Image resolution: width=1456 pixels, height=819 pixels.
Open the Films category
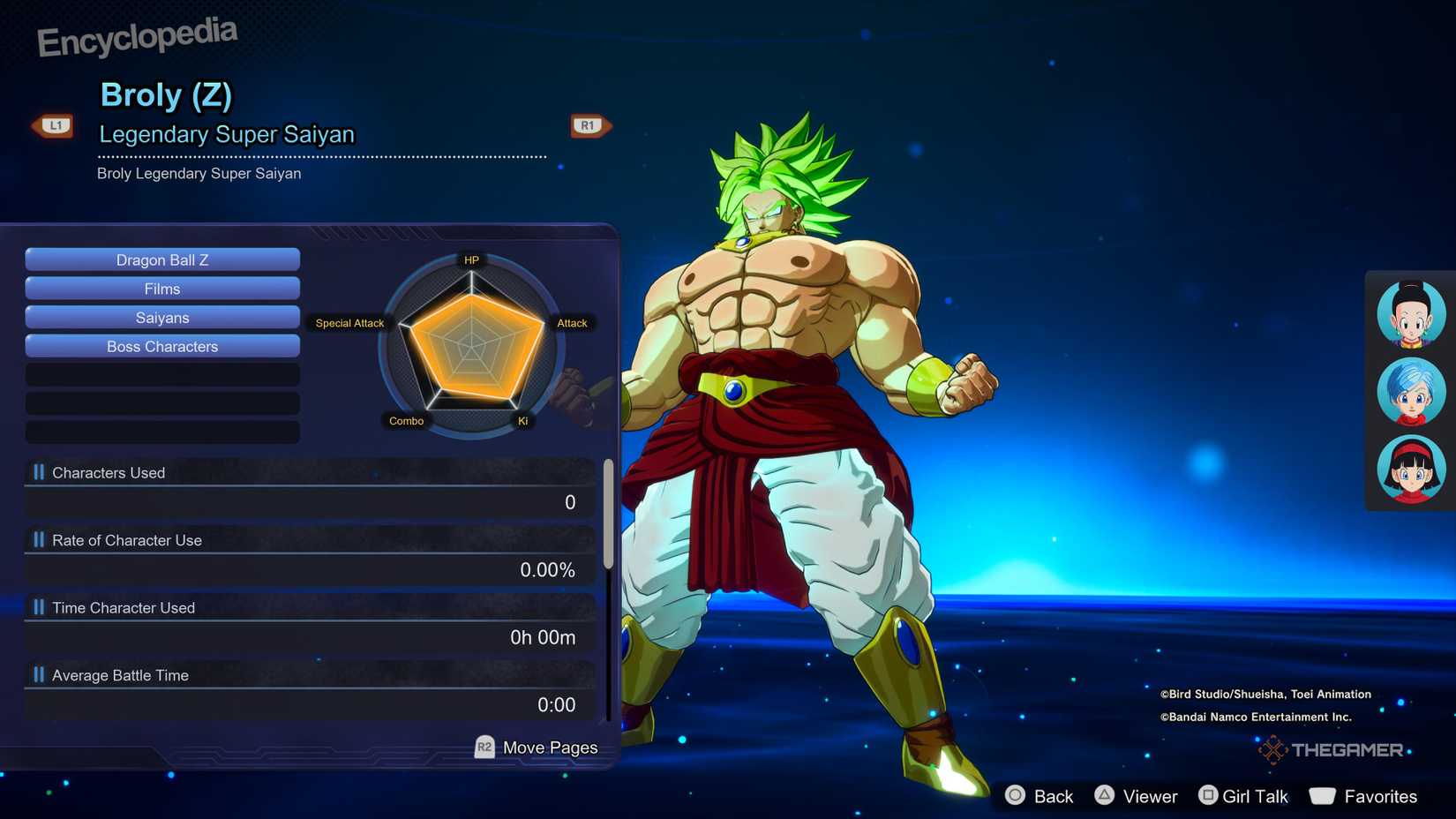tap(162, 289)
